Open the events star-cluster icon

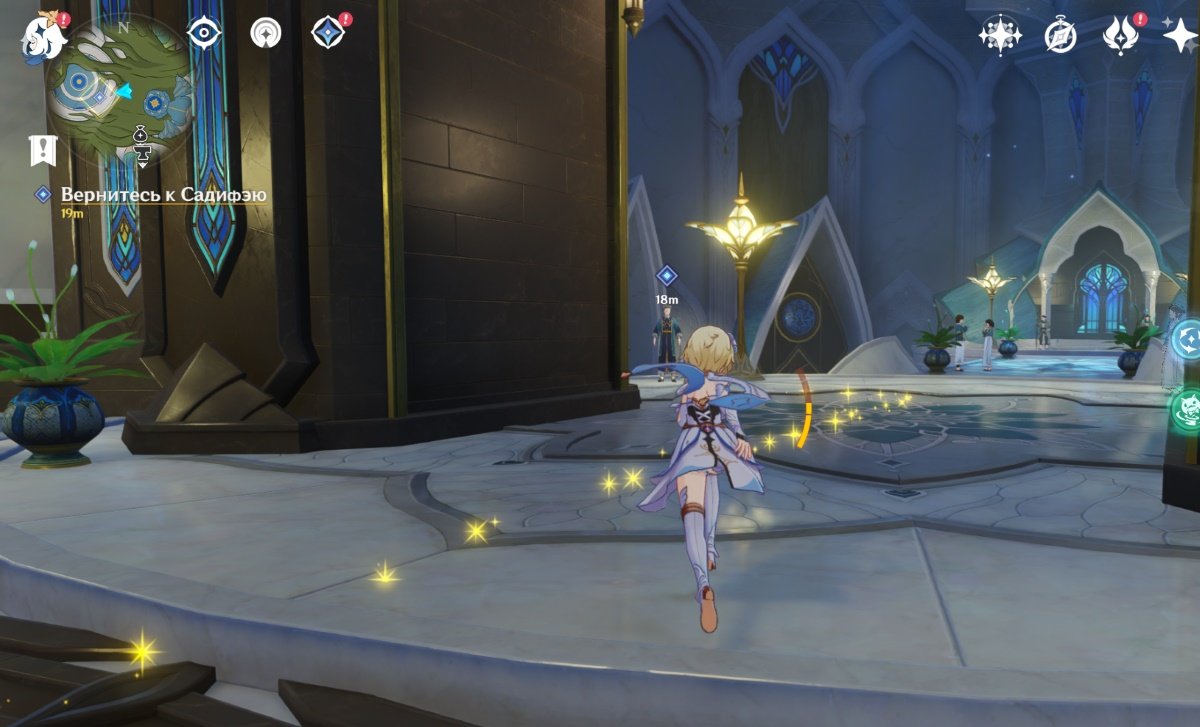click(999, 36)
